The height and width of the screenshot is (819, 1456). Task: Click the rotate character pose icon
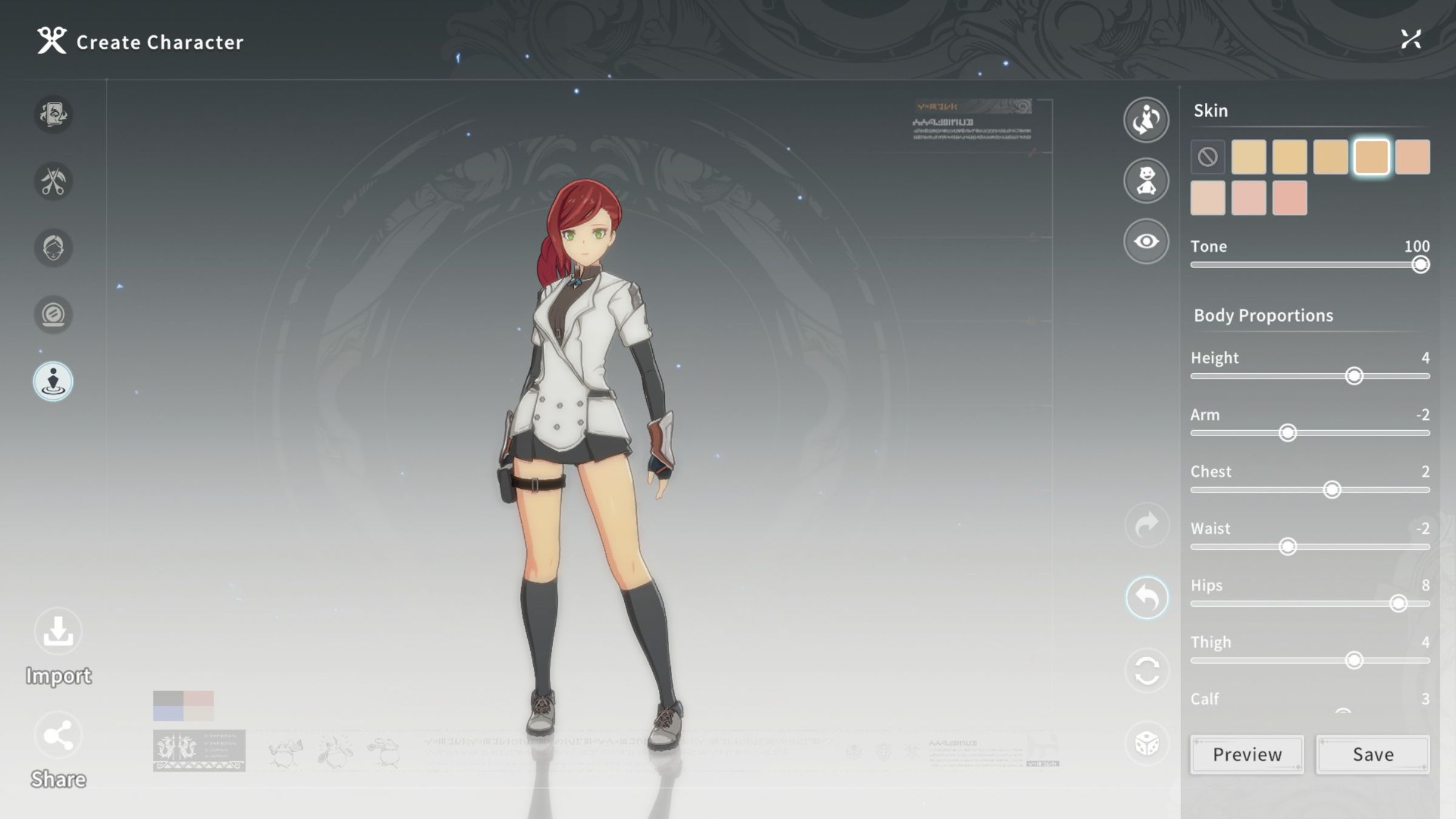point(1146,120)
